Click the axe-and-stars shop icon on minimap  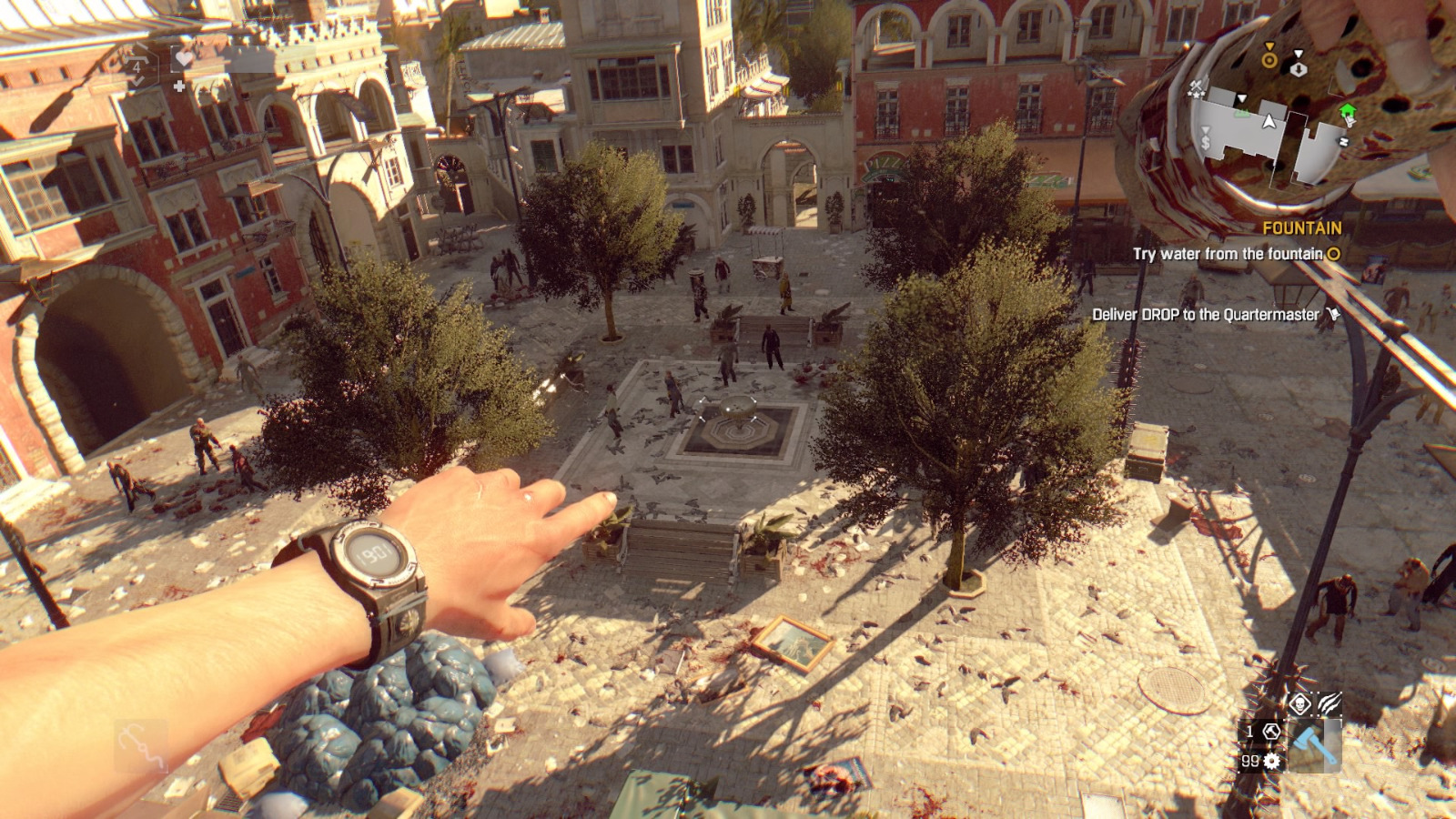[x=1197, y=88]
